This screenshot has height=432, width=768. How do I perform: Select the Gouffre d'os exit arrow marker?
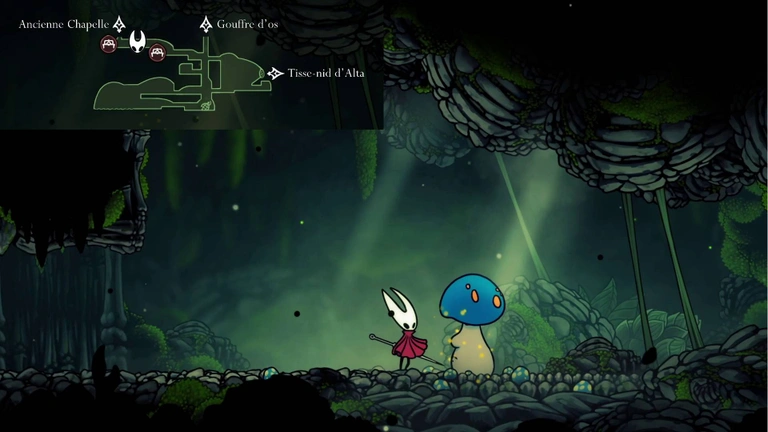point(206,24)
